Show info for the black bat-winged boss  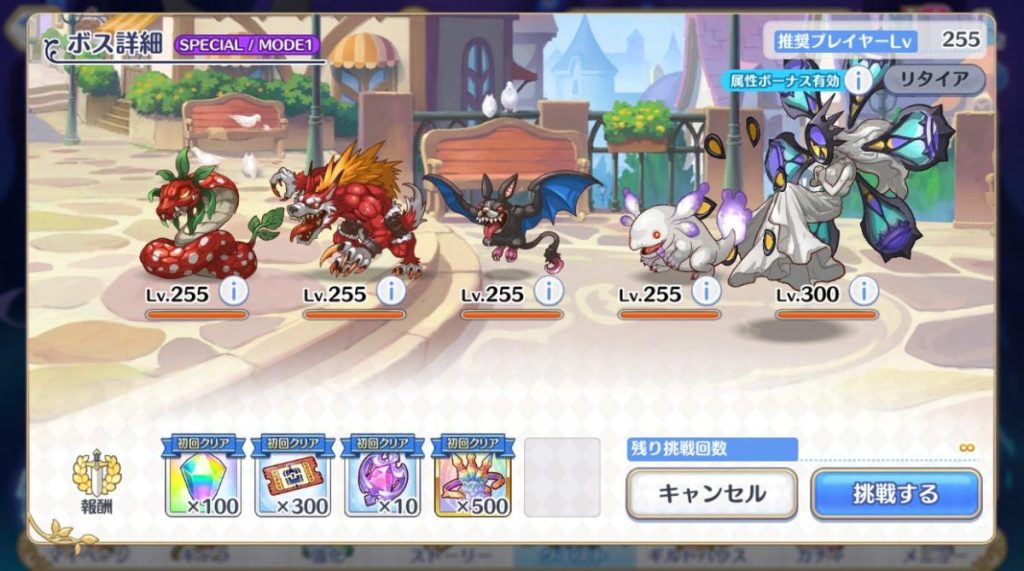548,291
